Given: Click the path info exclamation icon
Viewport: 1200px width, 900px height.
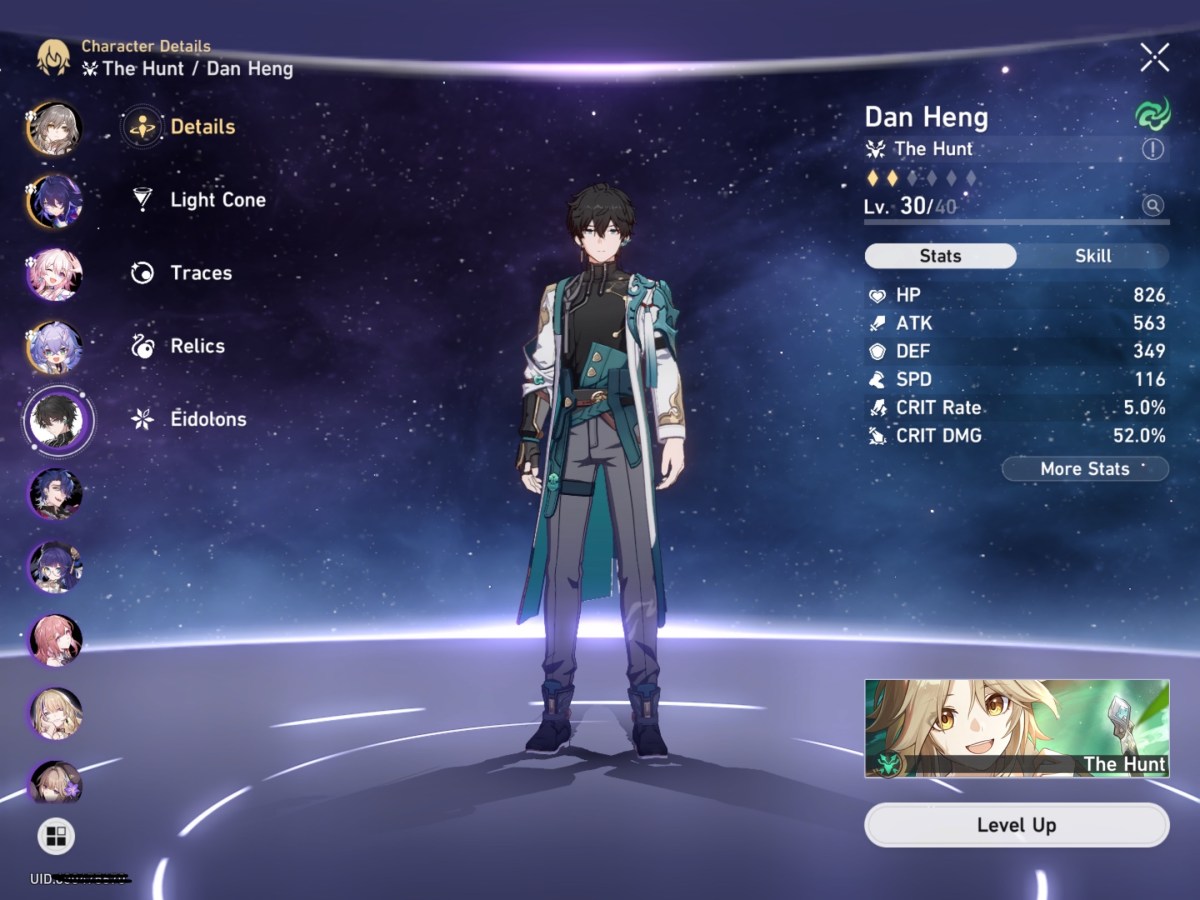Looking at the screenshot, I should [1153, 149].
